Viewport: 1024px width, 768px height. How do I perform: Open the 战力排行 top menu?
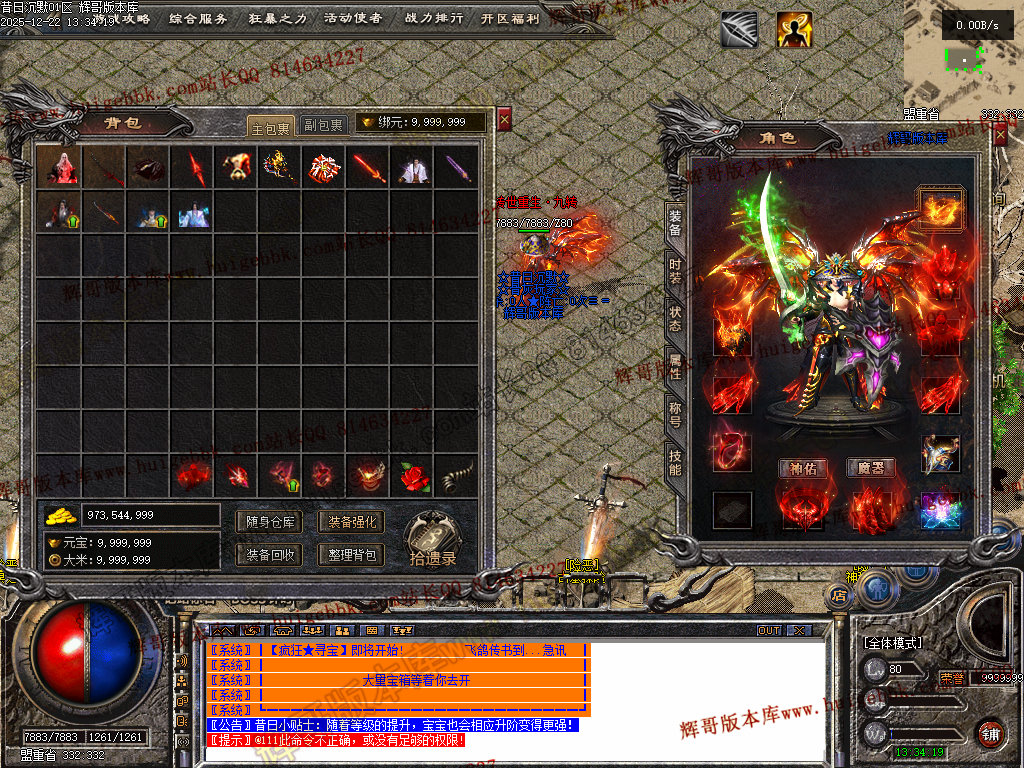click(x=434, y=18)
